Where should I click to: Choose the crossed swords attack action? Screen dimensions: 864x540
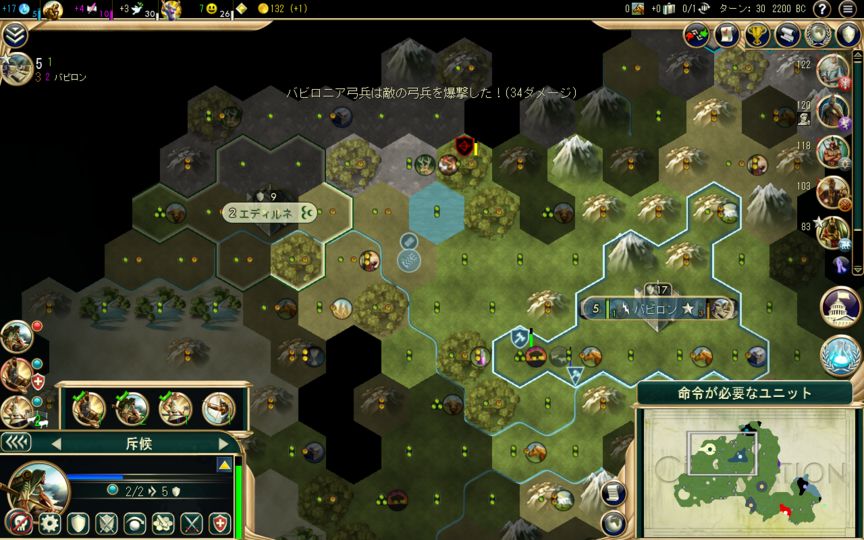192,523
